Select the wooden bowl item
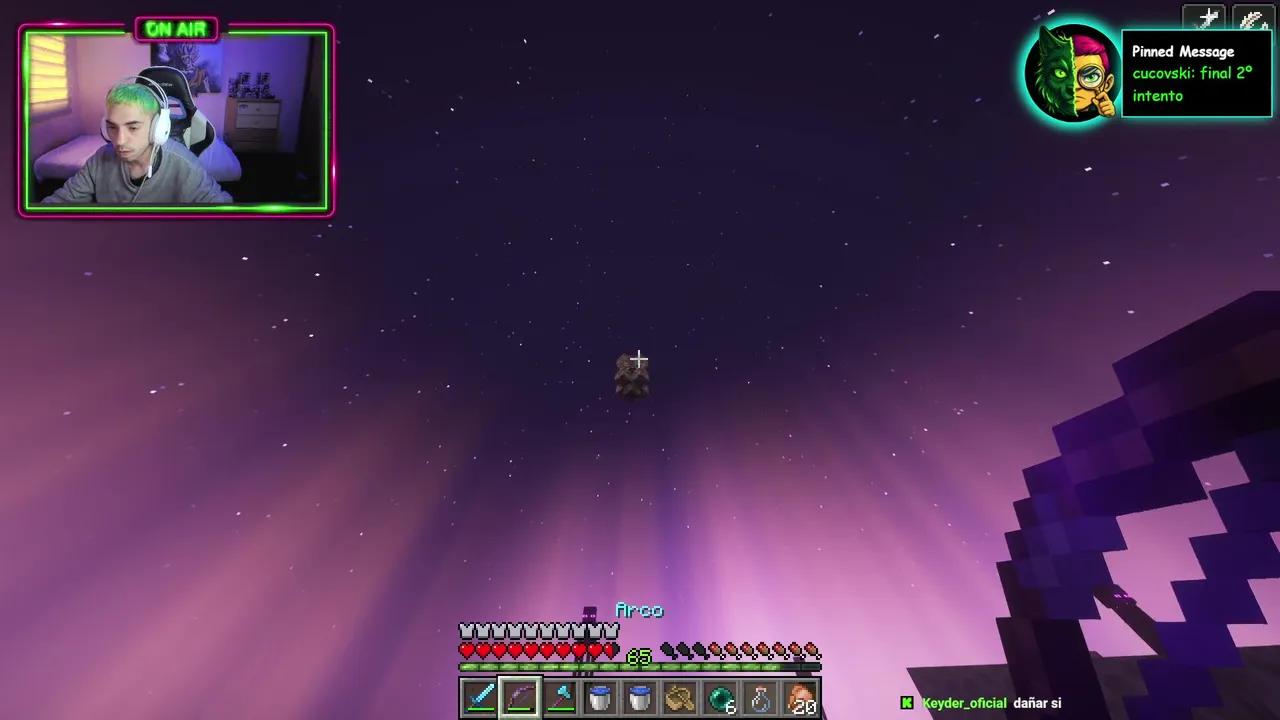The width and height of the screenshot is (1280, 720). (681, 698)
